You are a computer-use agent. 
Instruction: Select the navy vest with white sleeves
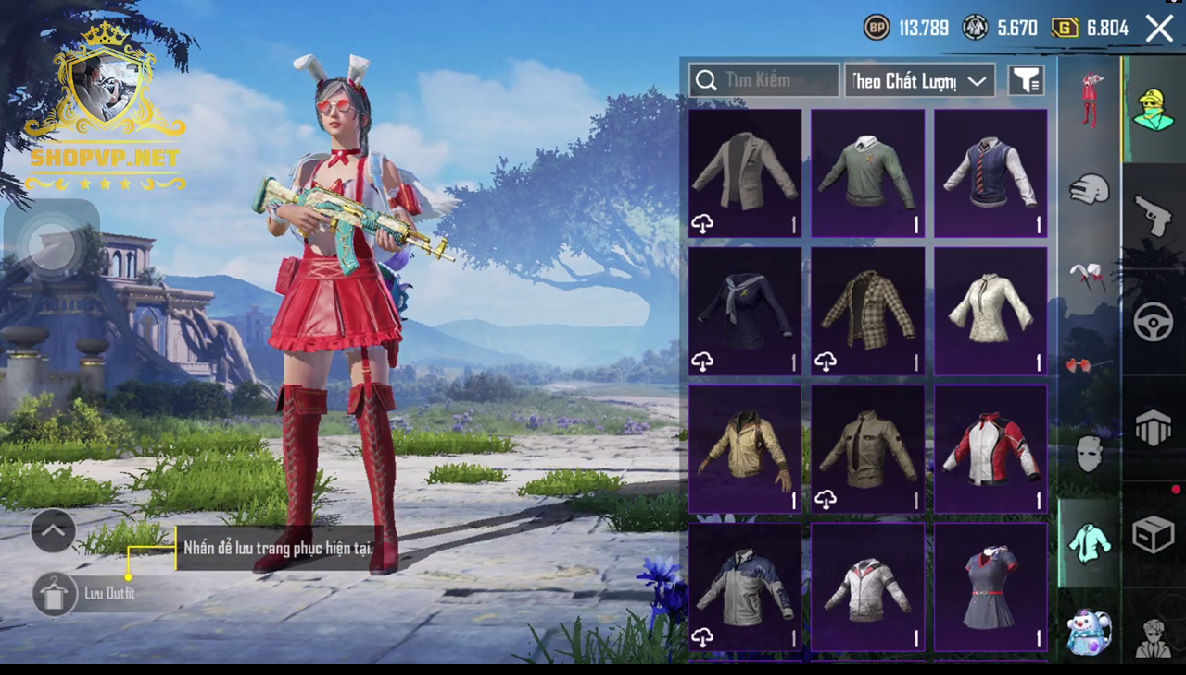pos(991,172)
